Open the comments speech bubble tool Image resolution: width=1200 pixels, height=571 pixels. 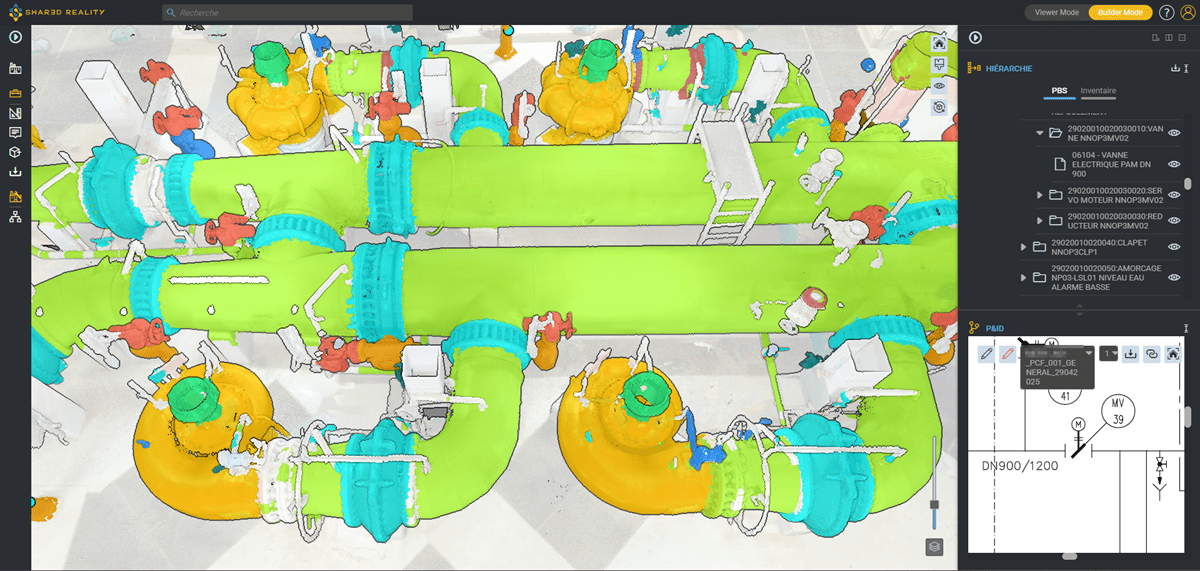(x=15, y=132)
